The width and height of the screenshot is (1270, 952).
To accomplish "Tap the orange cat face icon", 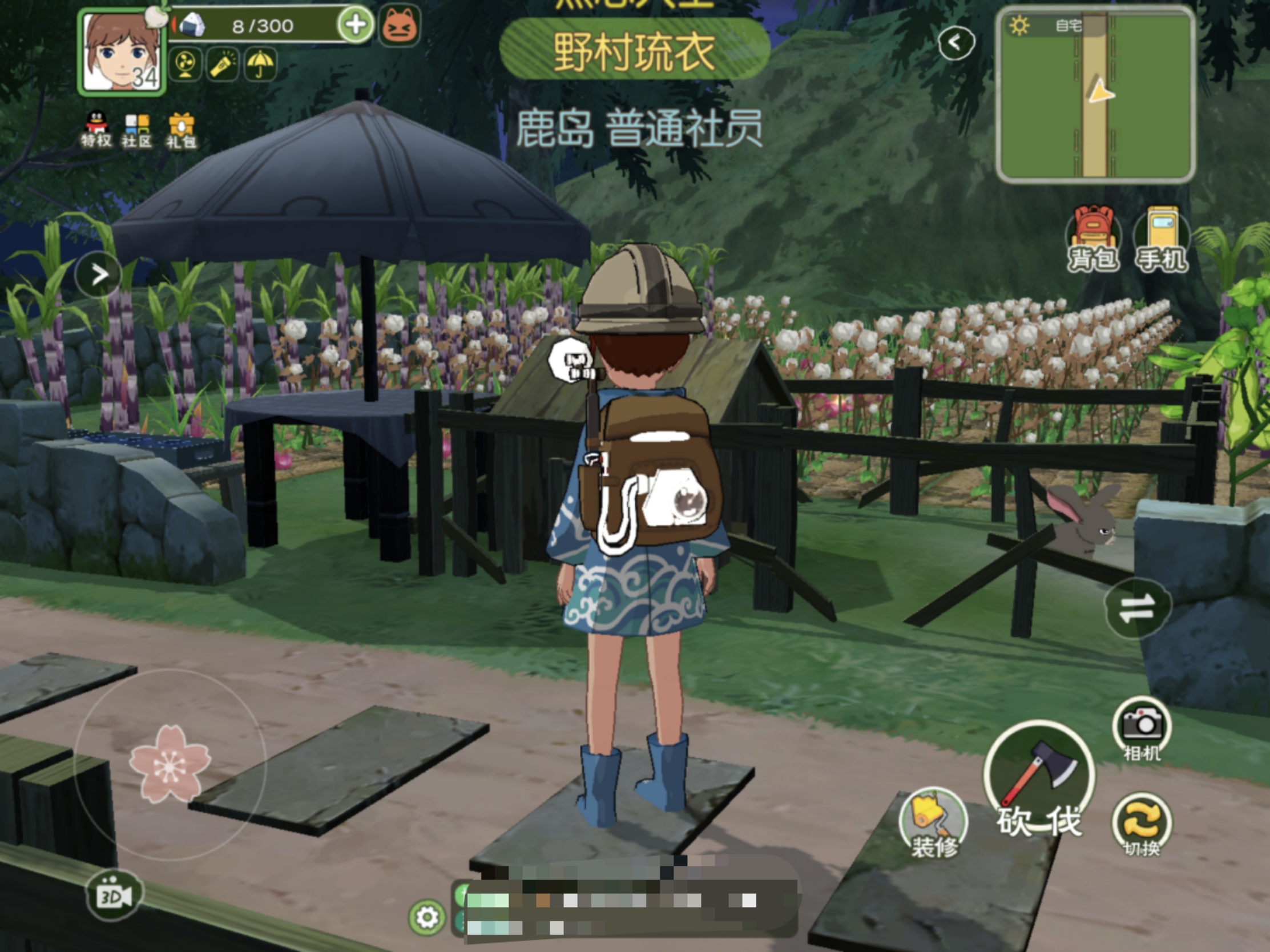I will coord(400,26).
